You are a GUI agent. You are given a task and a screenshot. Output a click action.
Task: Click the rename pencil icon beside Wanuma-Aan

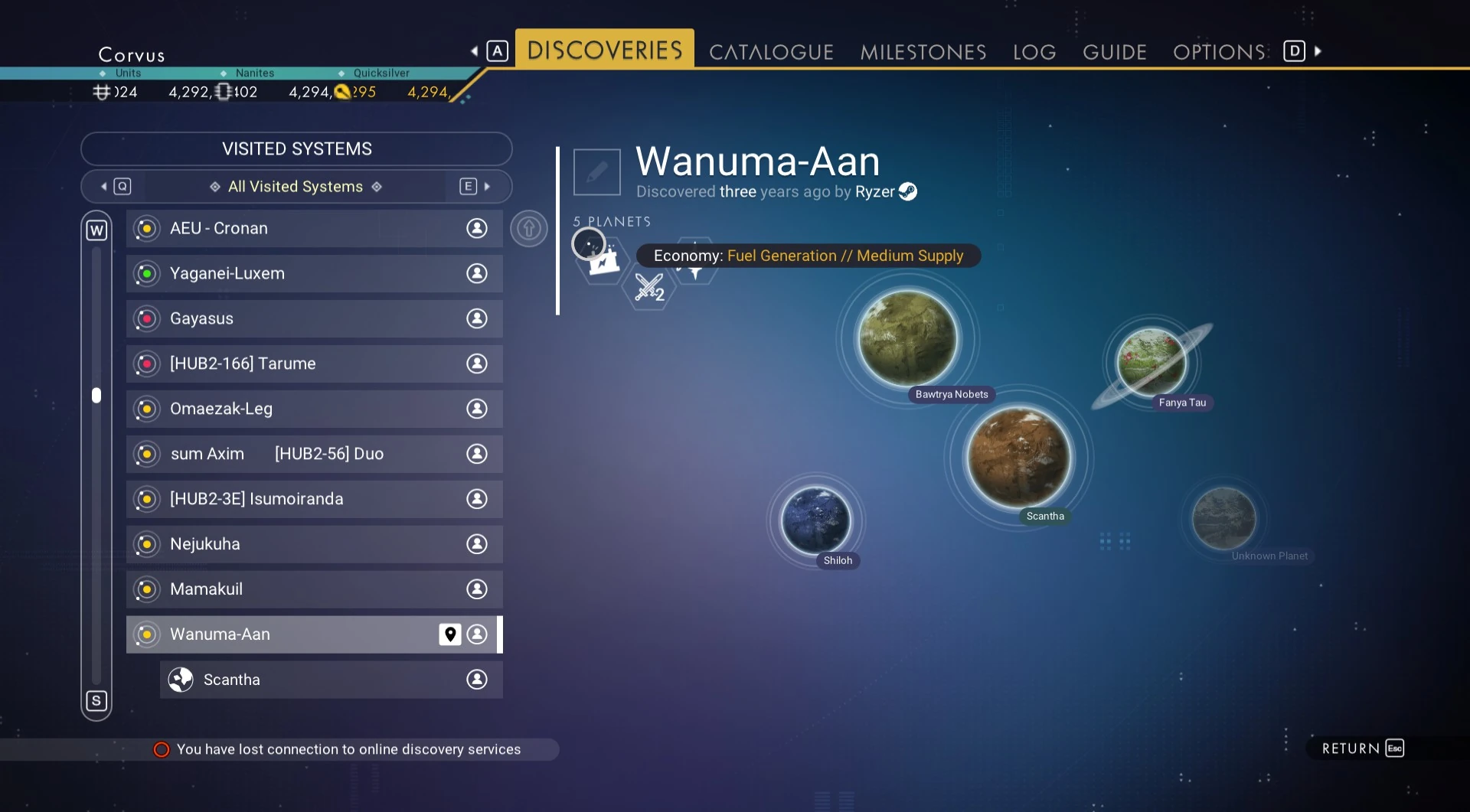596,172
